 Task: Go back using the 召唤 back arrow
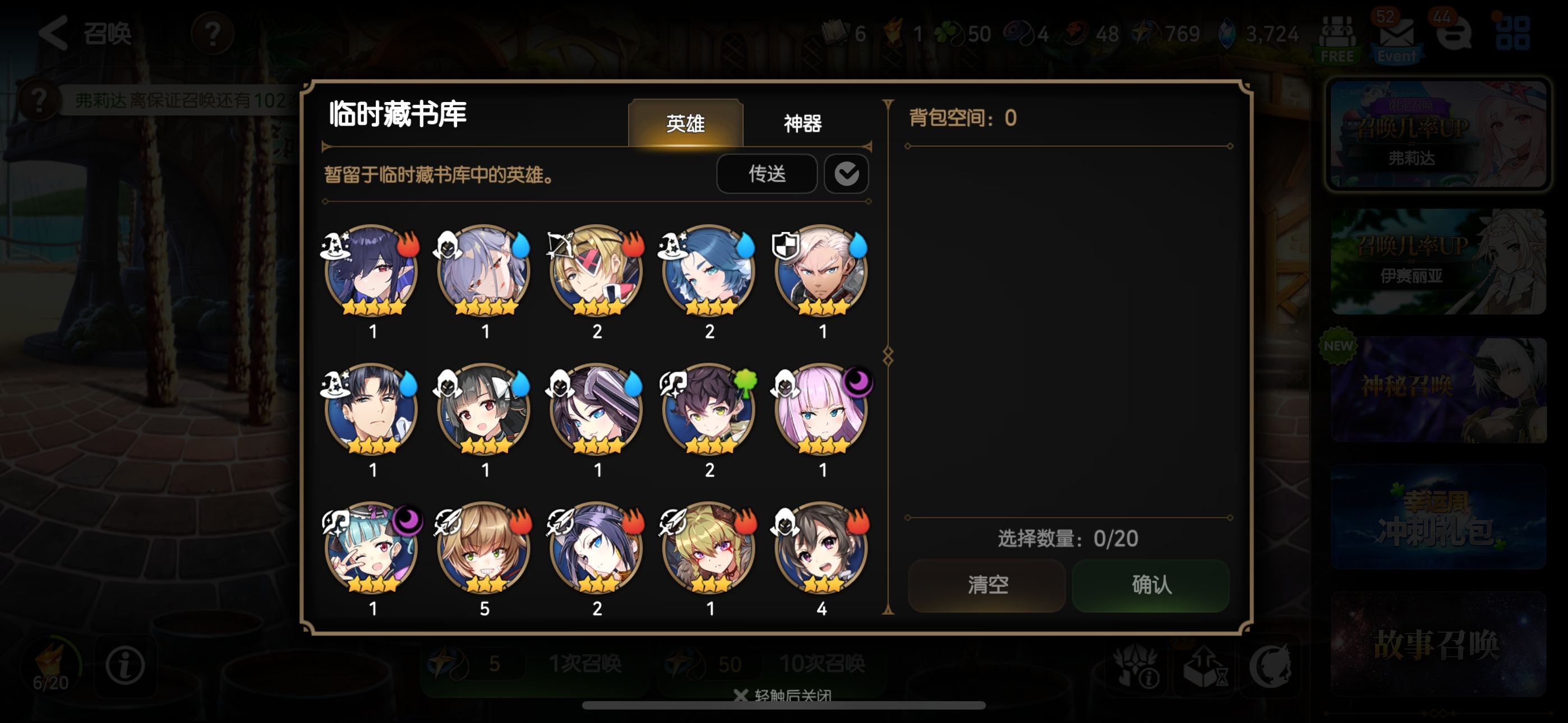point(54,33)
